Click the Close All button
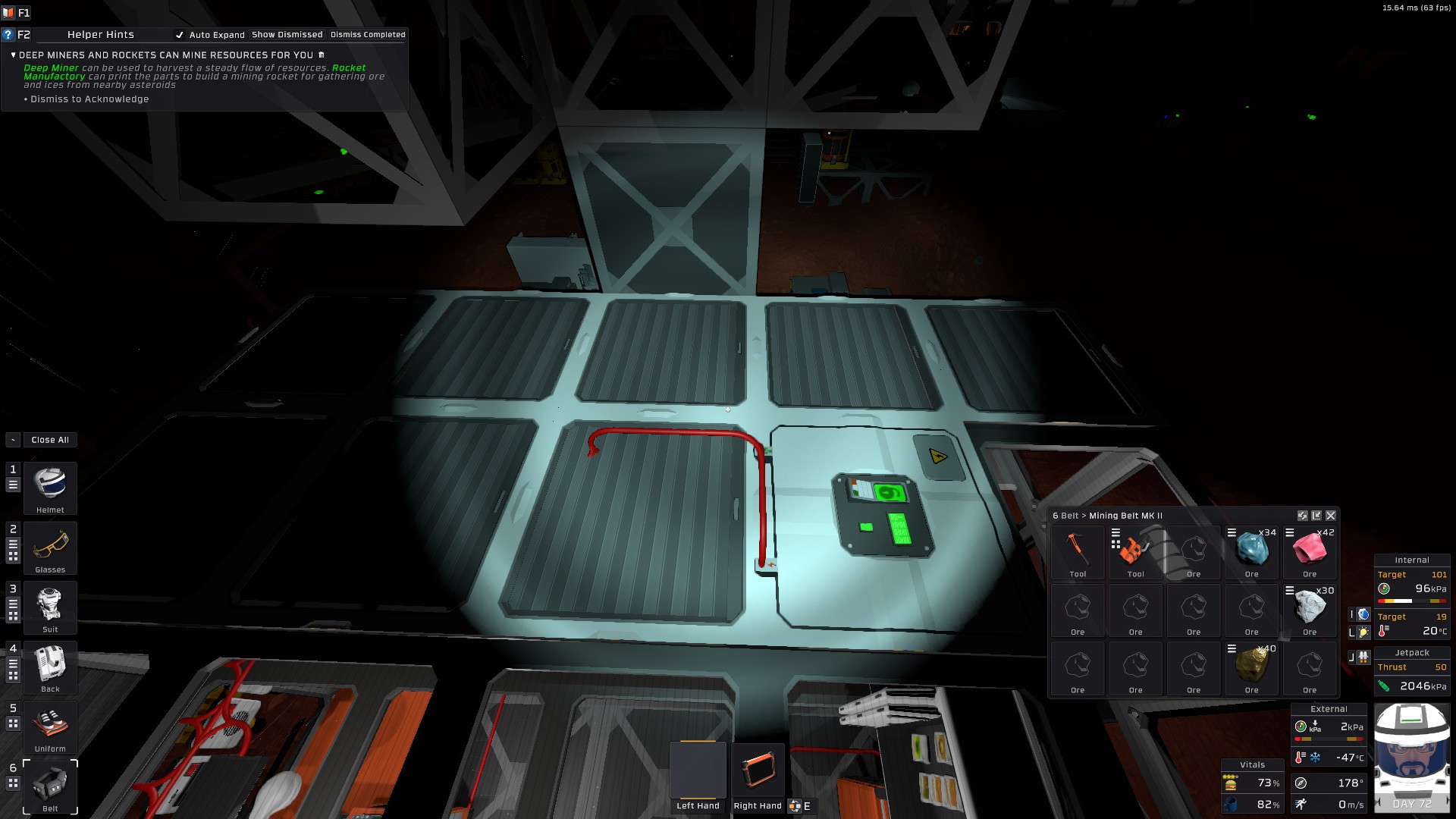This screenshot has width=1456, height=819. coord(49,440)
